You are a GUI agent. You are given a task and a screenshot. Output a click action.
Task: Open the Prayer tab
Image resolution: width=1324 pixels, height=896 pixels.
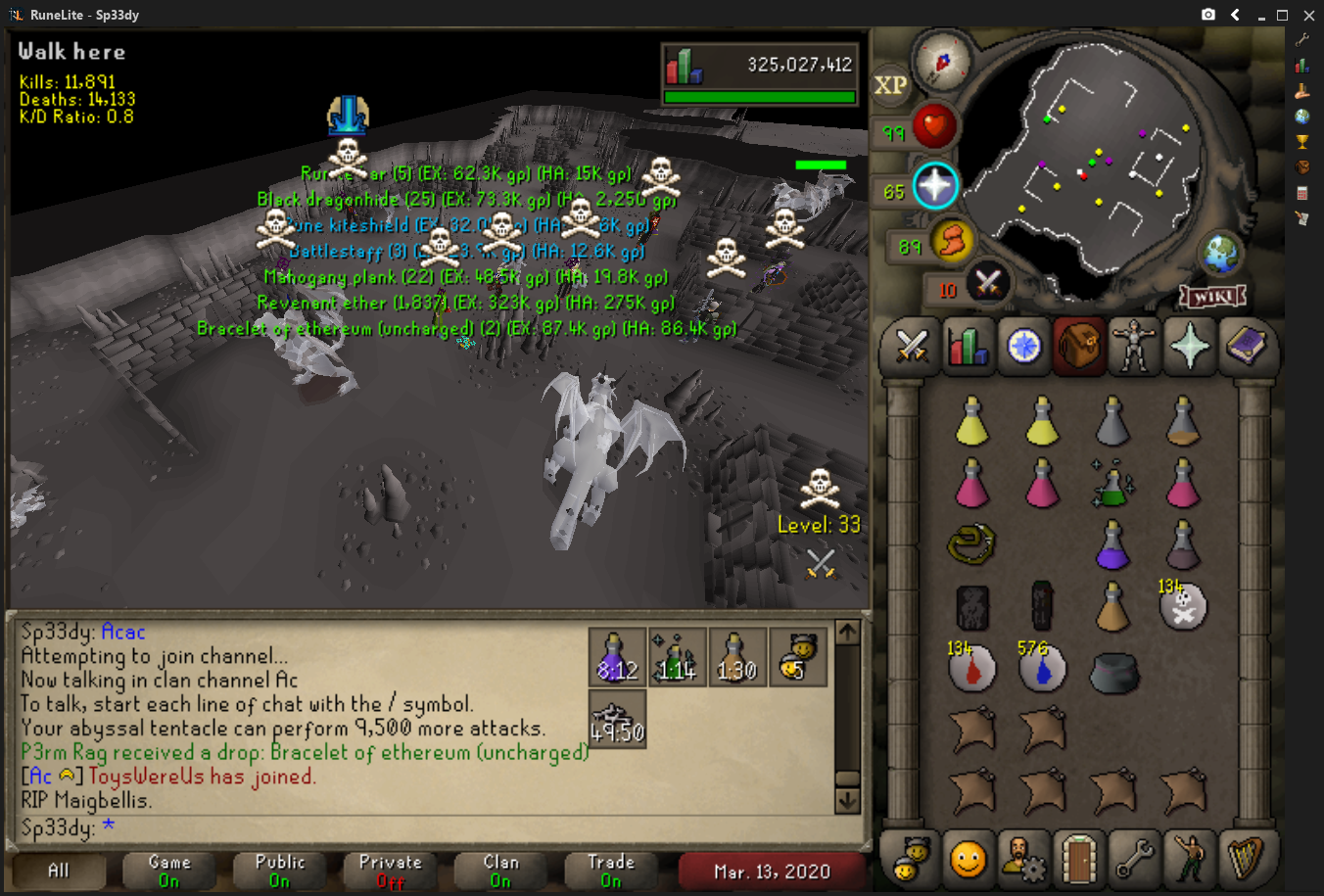(1190, 346)
